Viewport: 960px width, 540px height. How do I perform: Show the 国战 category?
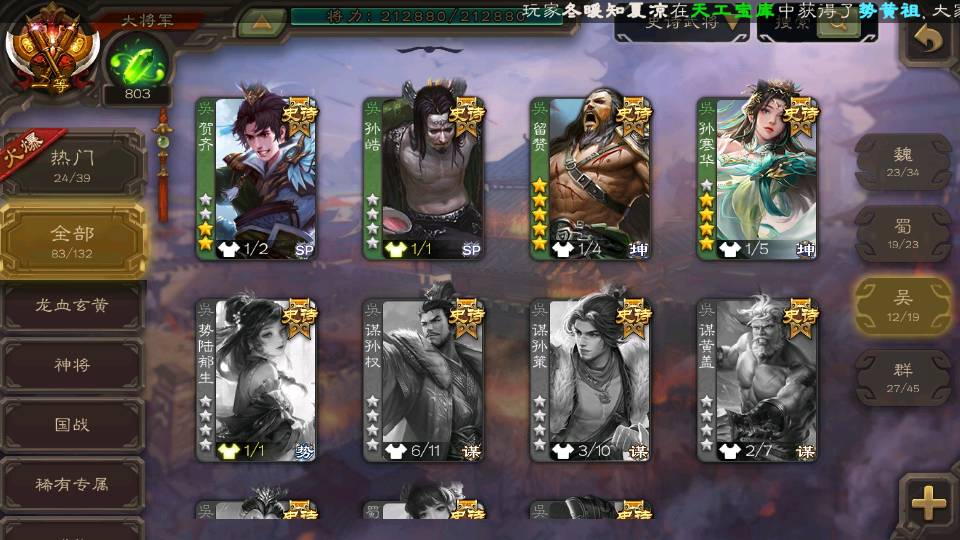[x=72, y=425]
